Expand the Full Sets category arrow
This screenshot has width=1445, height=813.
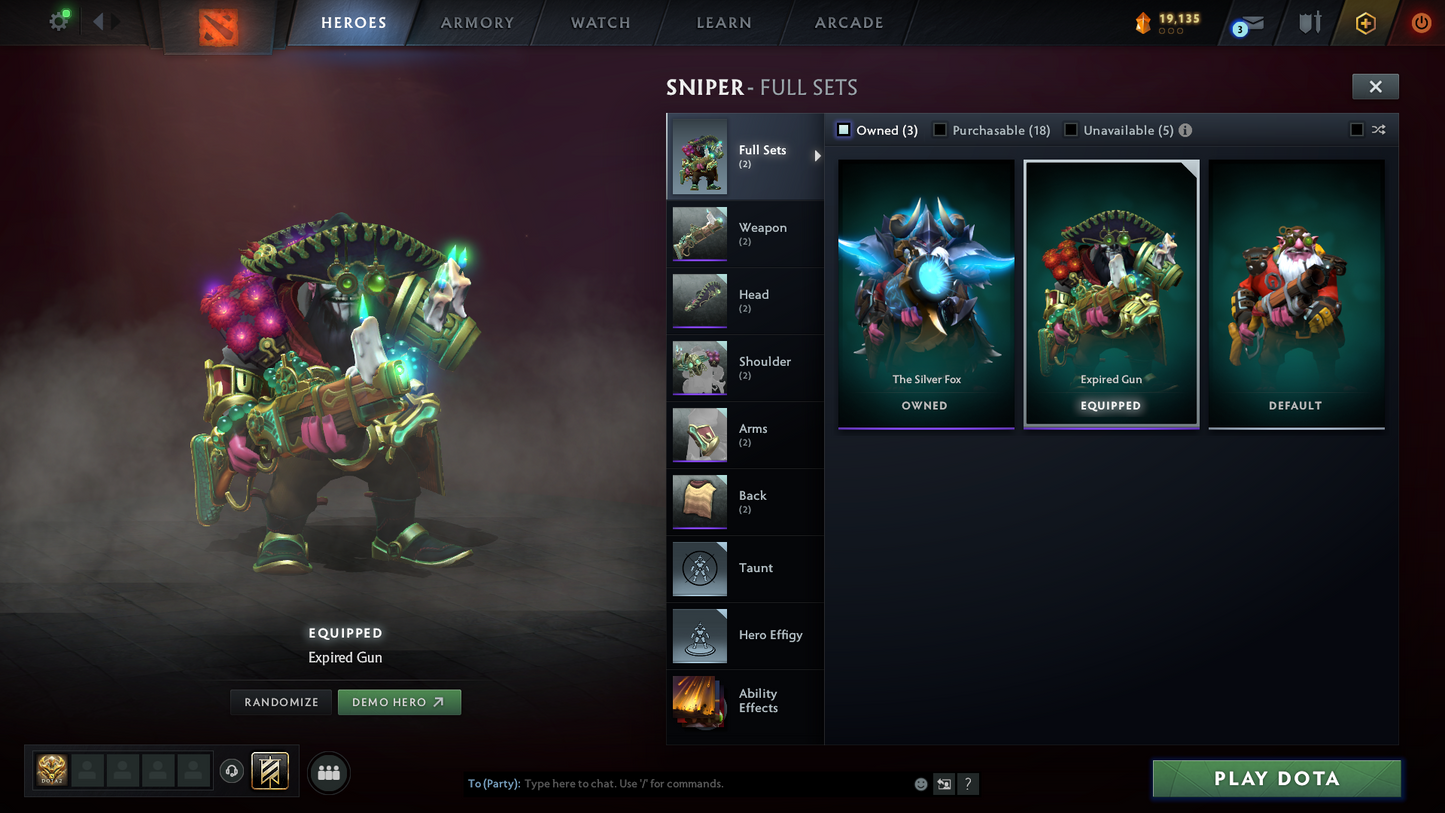817,156
